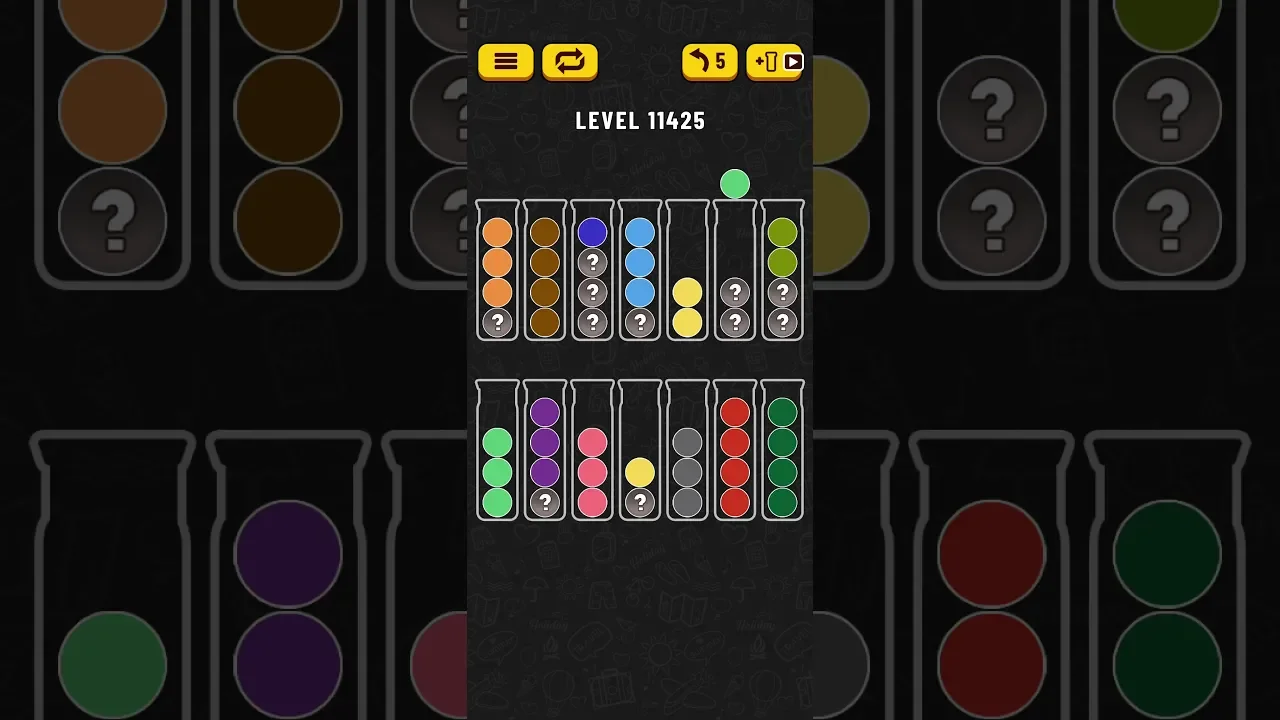
Task: Select the tube with two olive green balls
Action: pos(782,272)
